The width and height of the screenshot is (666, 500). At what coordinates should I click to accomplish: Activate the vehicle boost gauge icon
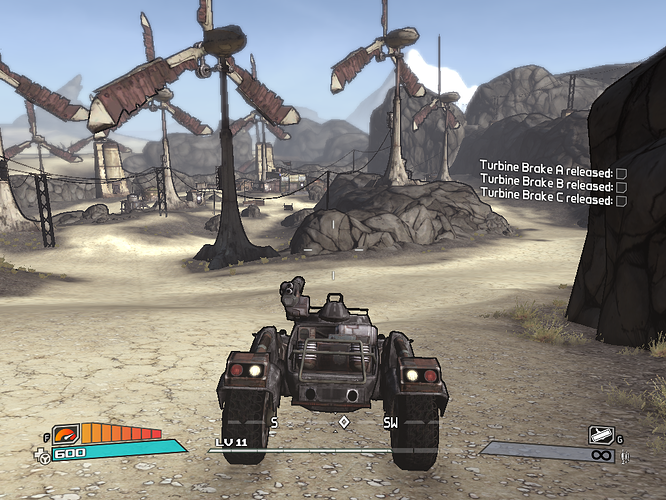67,435
